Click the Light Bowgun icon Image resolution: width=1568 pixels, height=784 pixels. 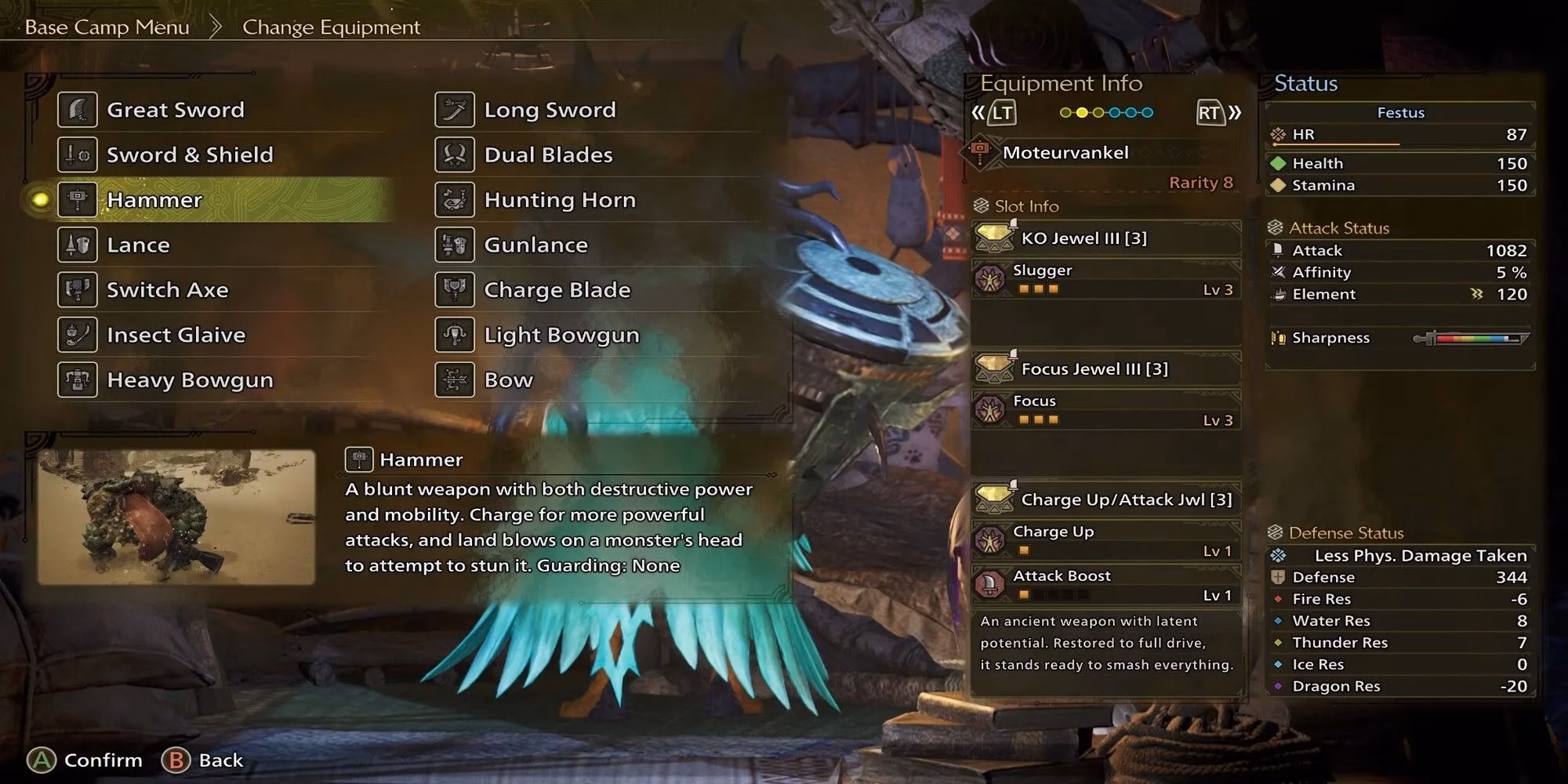tap(455, 335)
